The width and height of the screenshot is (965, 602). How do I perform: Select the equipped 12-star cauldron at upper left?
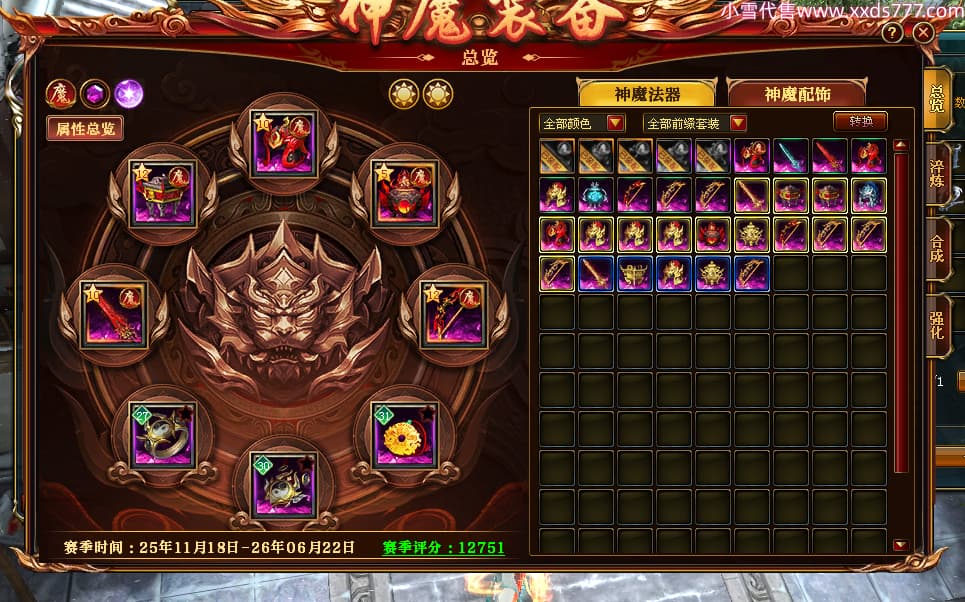pos(163,193)
